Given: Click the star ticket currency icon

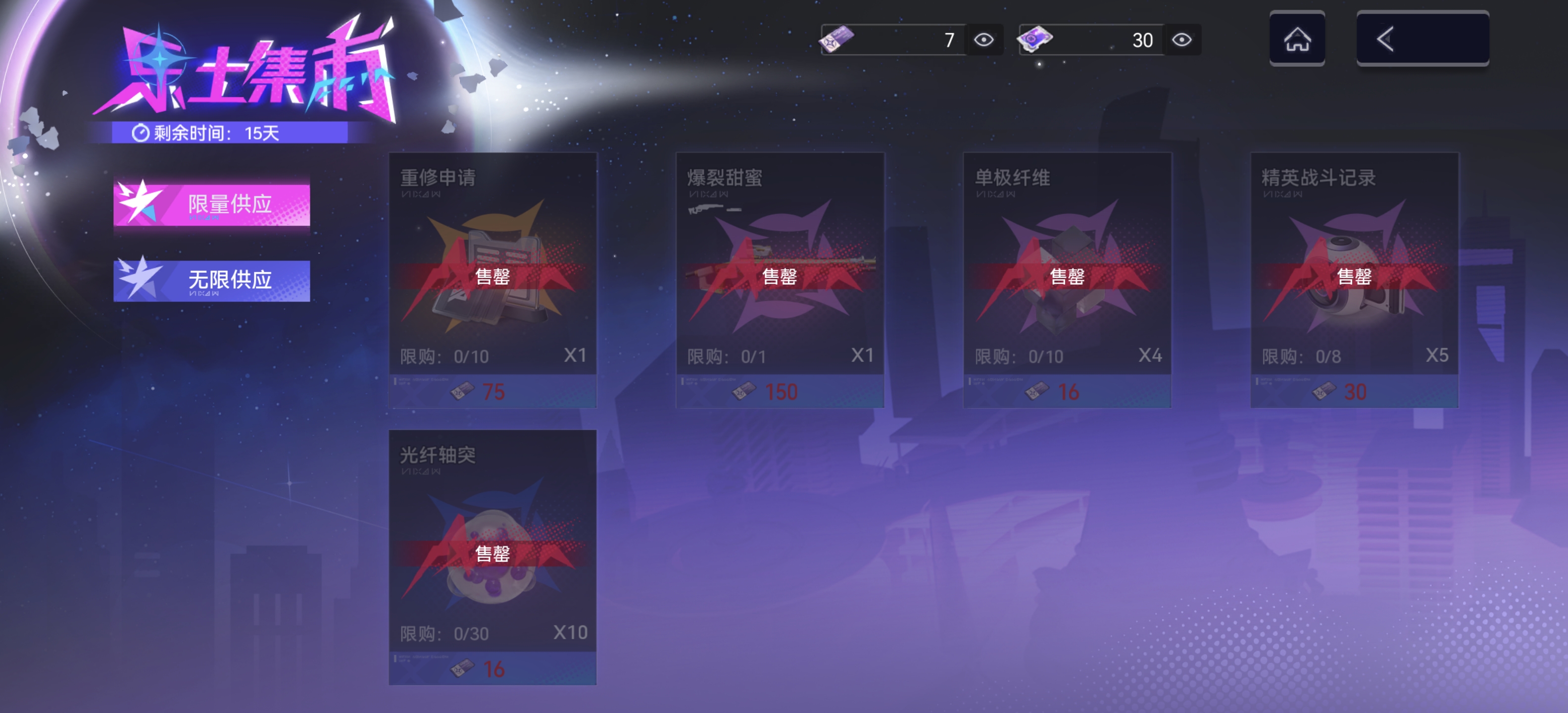Looking at the screenshot, I should 838,39.
